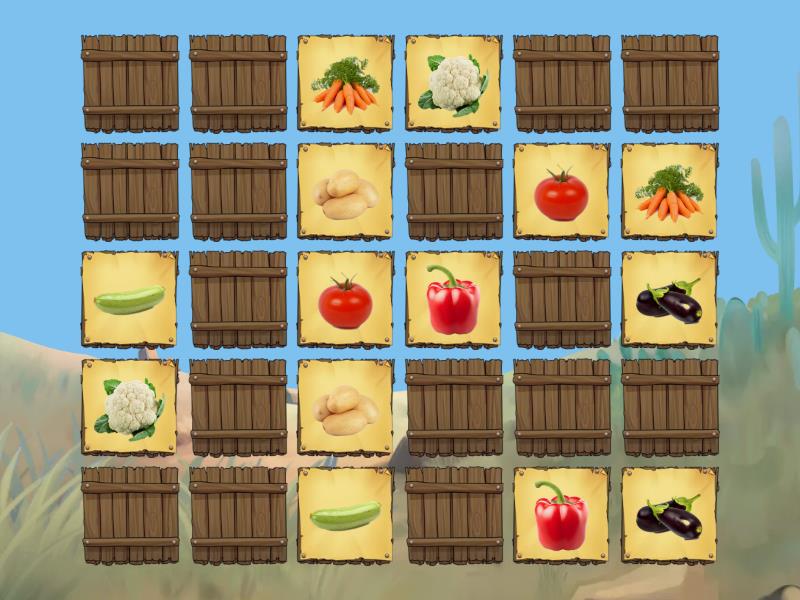The width and height of the screenshot is (800, 600).
Task: Pick the tomato card next to the carrots
Action: pyautogui.click(x=561, y=192)
